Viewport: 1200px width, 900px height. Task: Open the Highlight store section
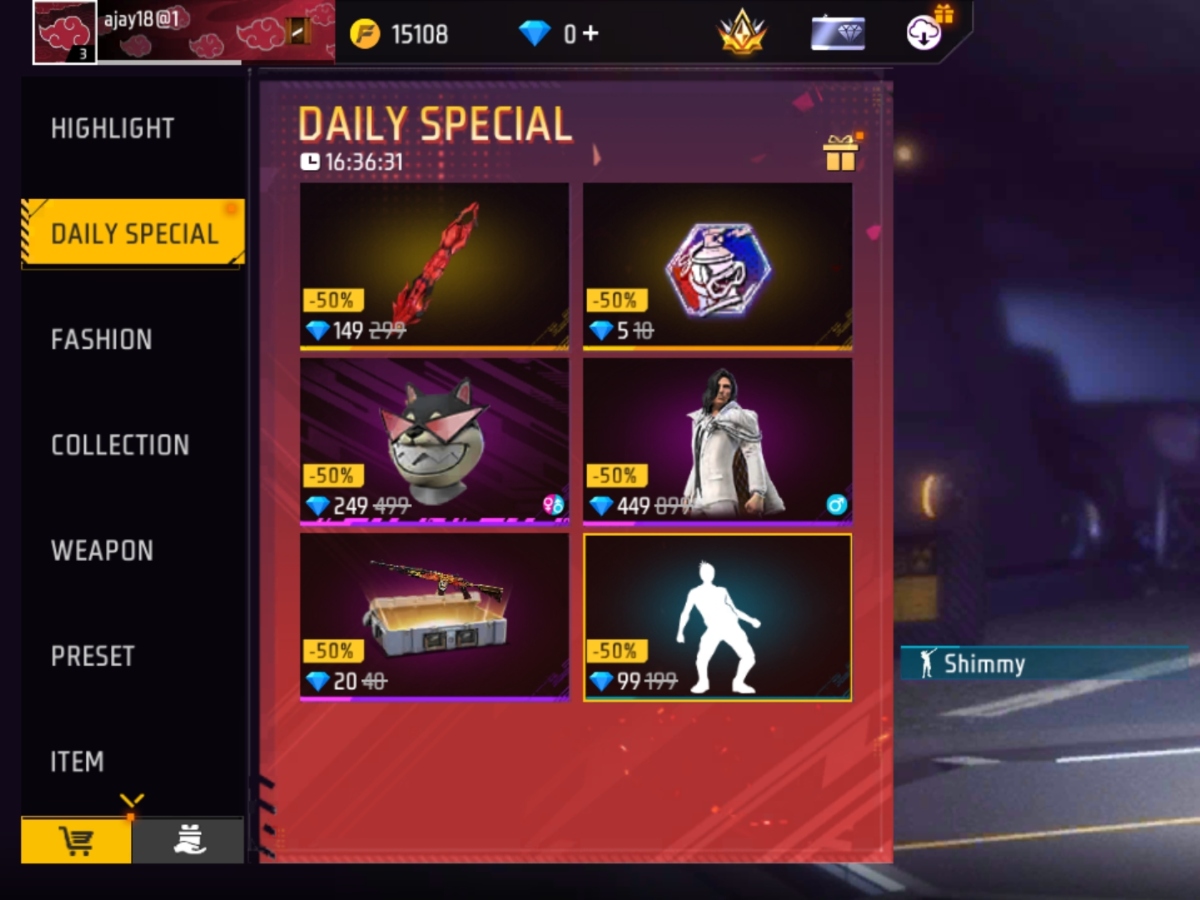[x=113, y=128]
